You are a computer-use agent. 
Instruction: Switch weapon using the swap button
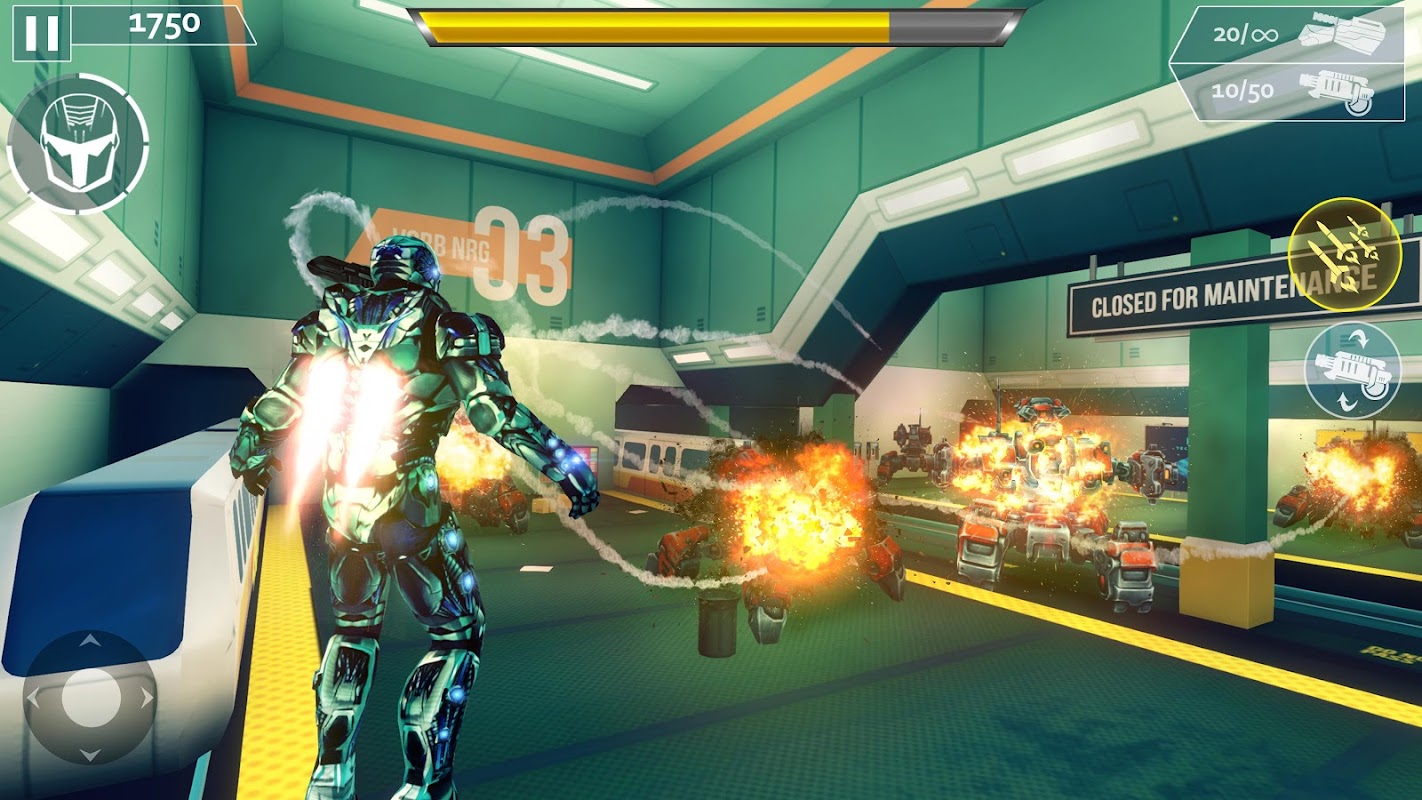tap(1352, 370)
